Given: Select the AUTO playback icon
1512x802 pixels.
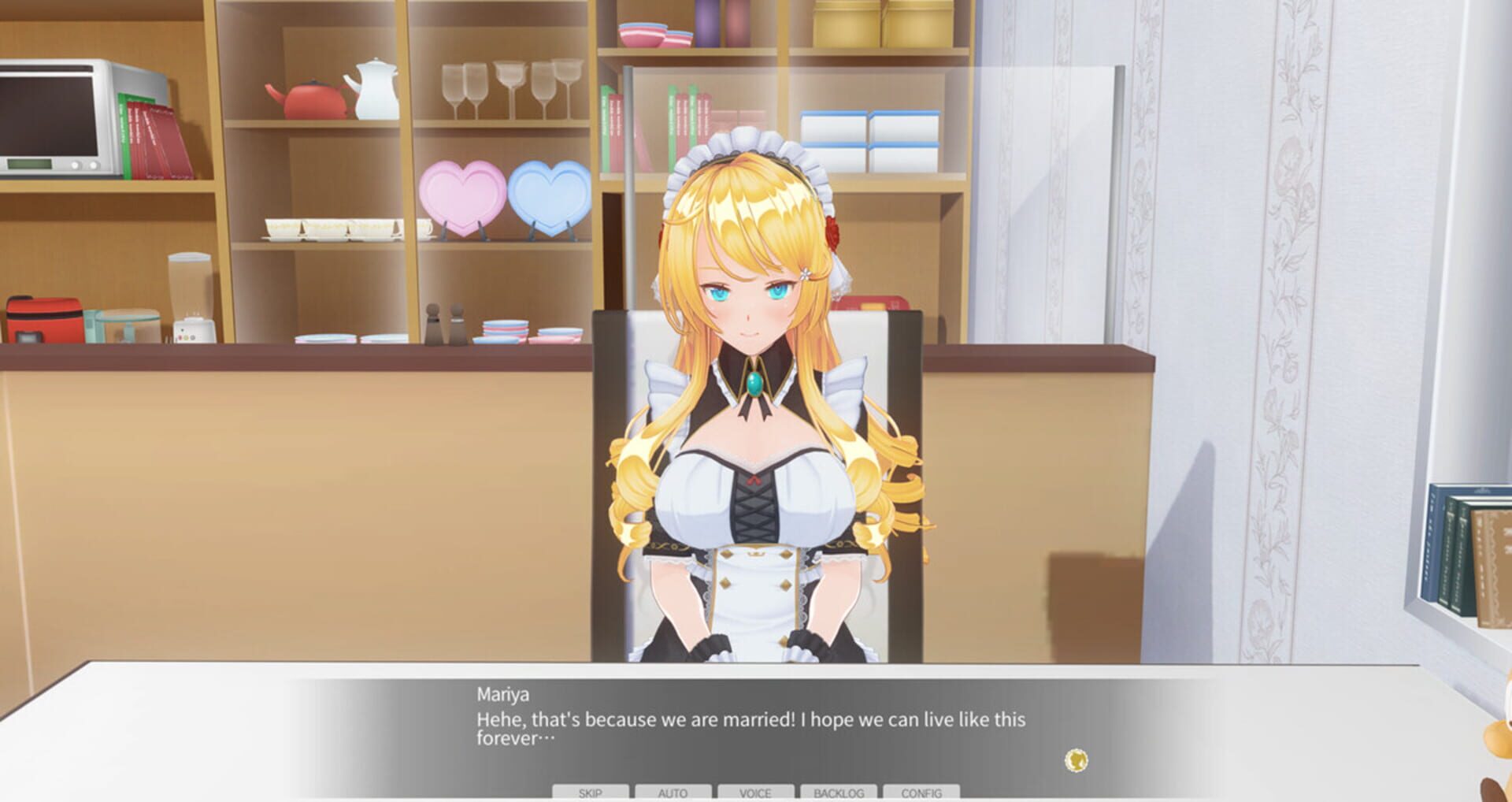Looking at the screenshot, I should pos(673,793).
